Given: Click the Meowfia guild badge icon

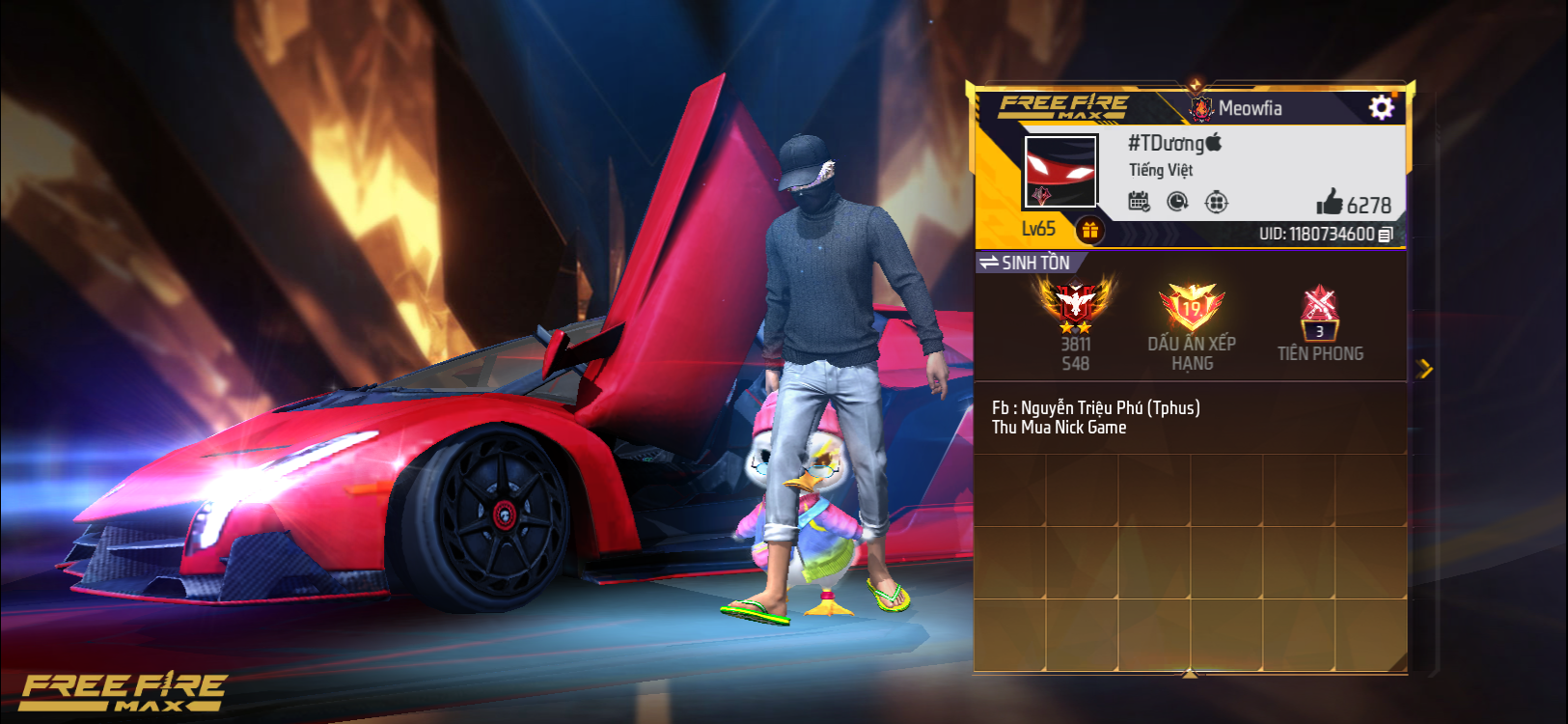Looking at the screenshot, I should tap(1201, 108).
